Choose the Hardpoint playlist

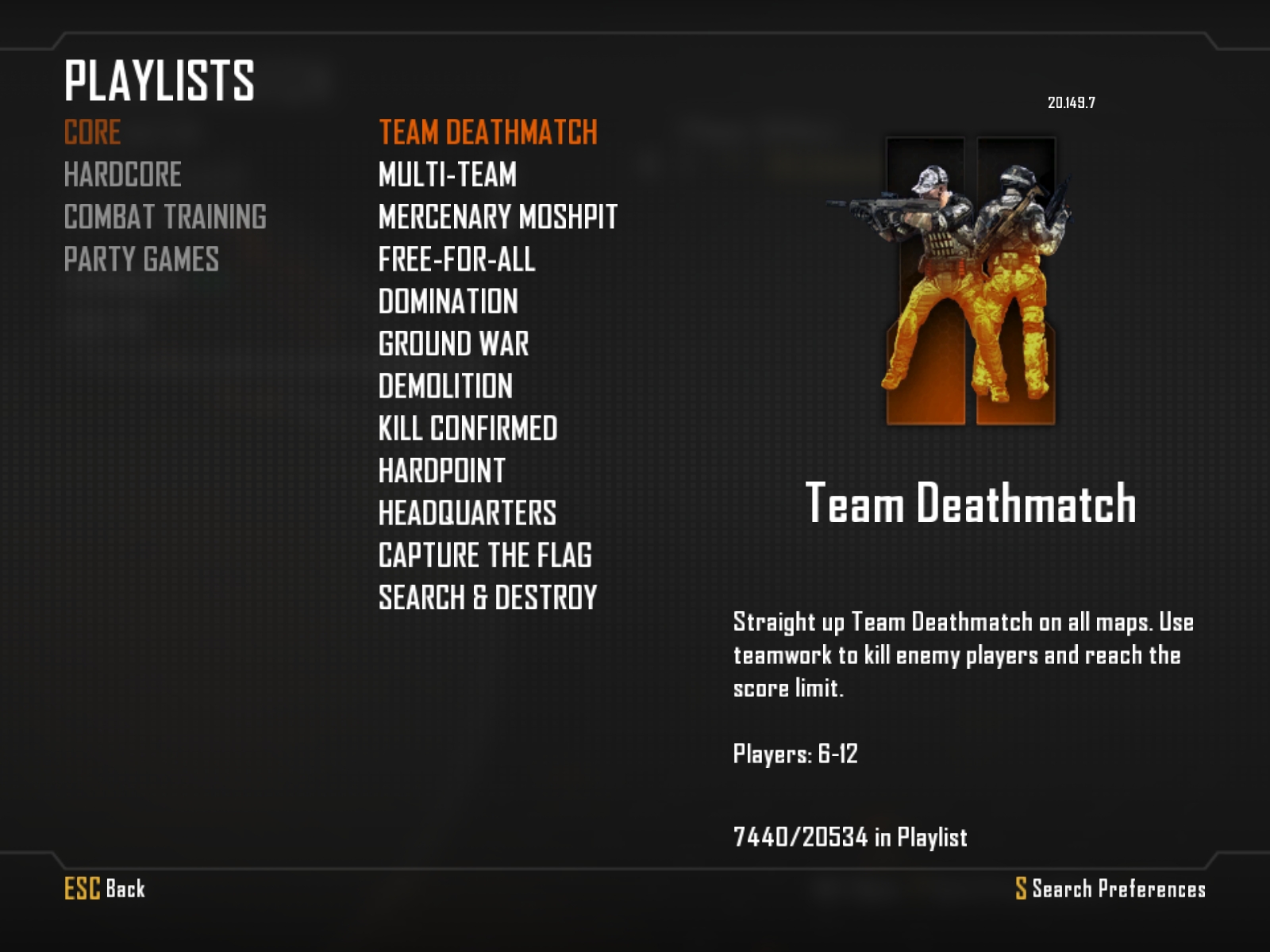(441, 470)
